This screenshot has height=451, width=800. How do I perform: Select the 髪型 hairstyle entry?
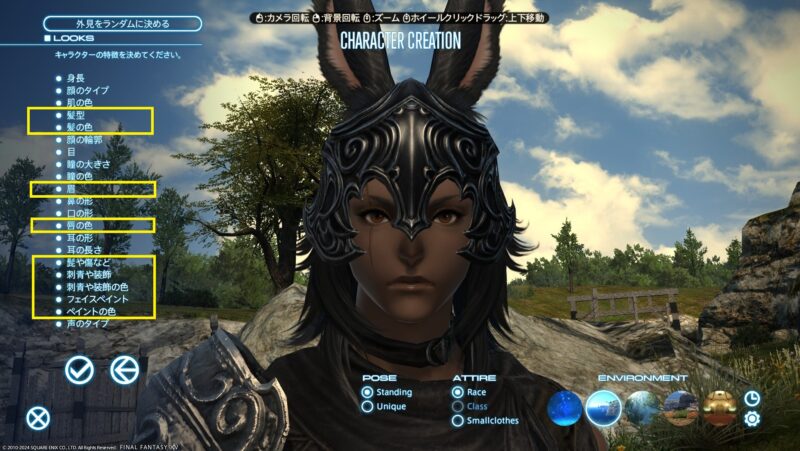pyautogui.click(x=77, y=115)
